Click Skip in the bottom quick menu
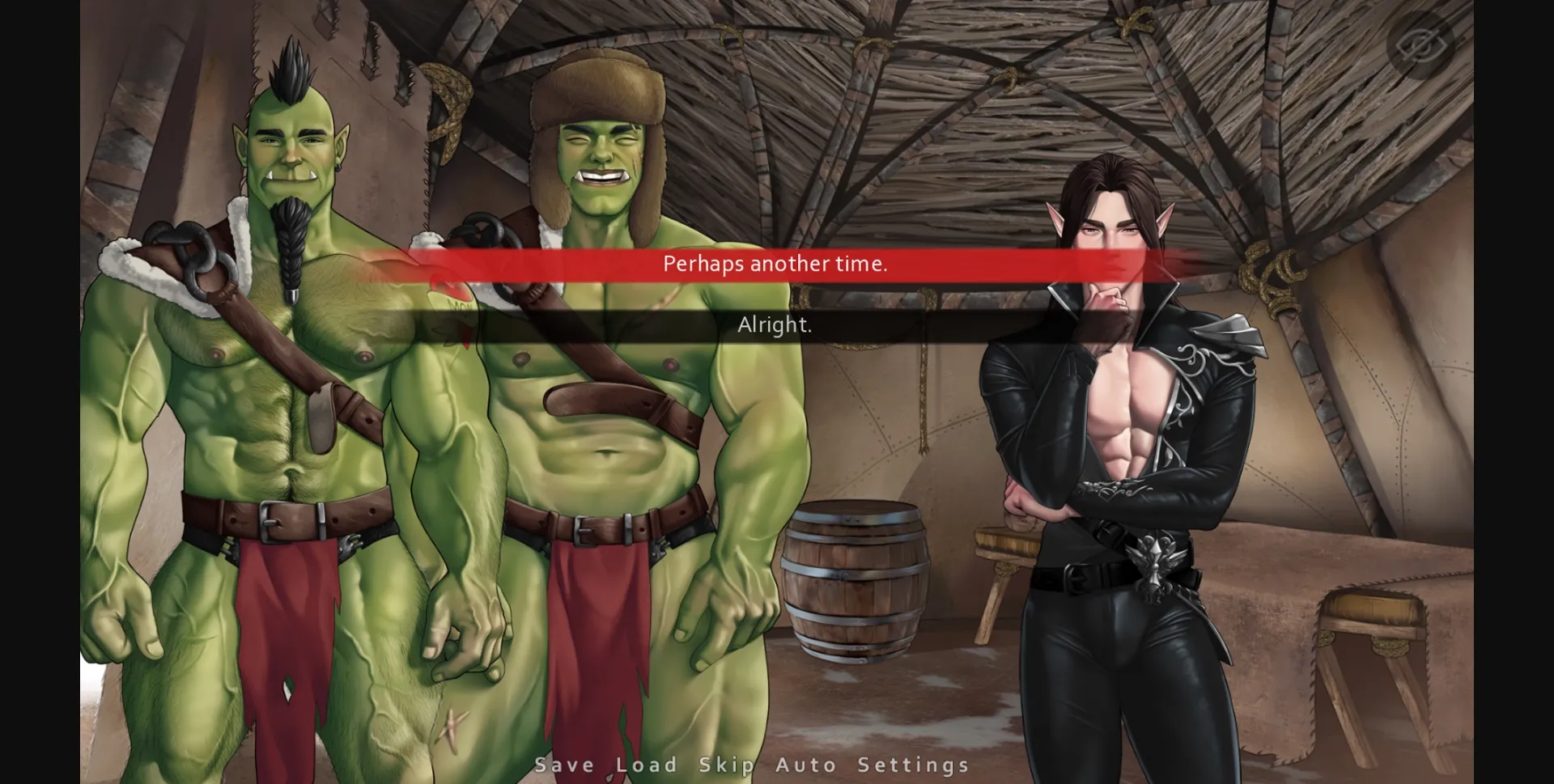The height and width of the screenshot is (784, 1554). point(728,764)
